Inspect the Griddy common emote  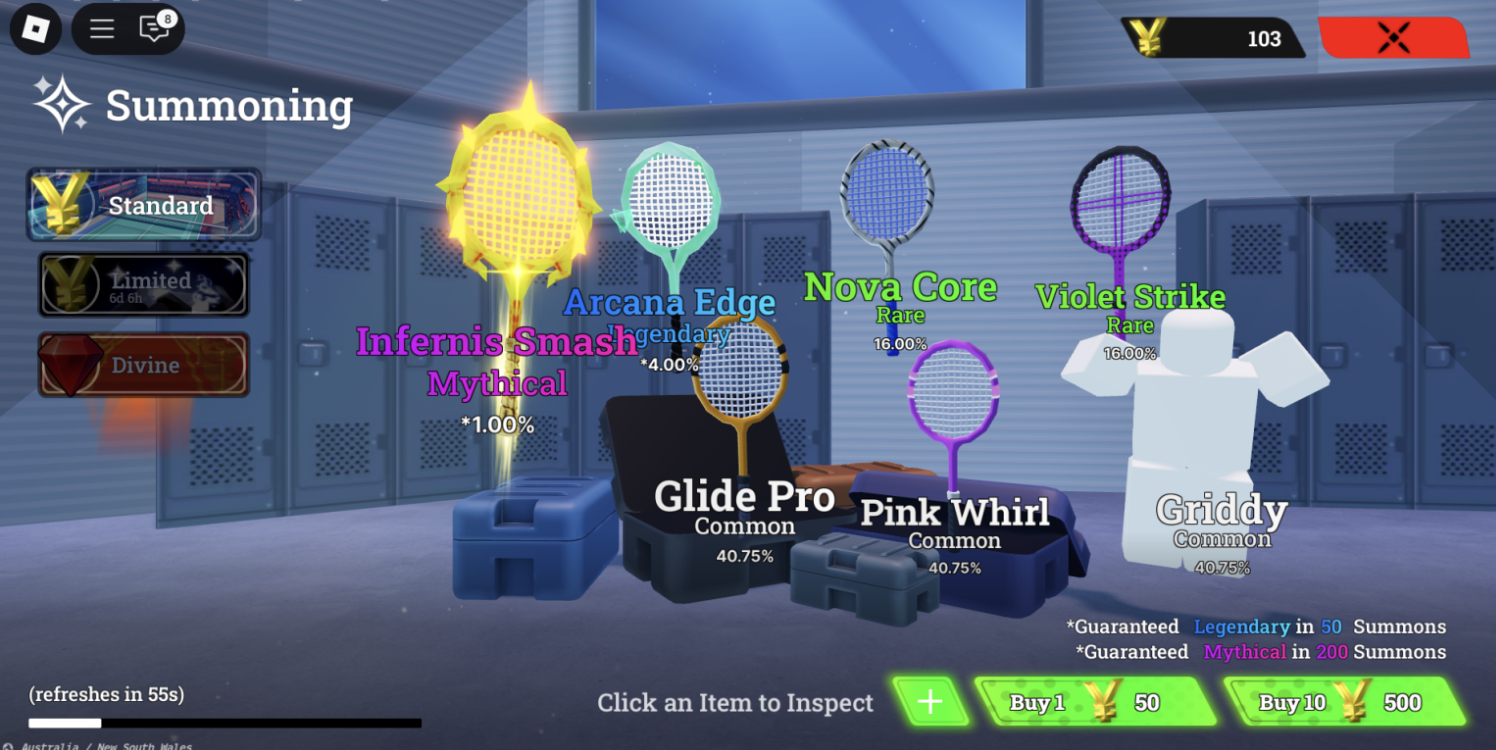click(x=1195, y=420)
